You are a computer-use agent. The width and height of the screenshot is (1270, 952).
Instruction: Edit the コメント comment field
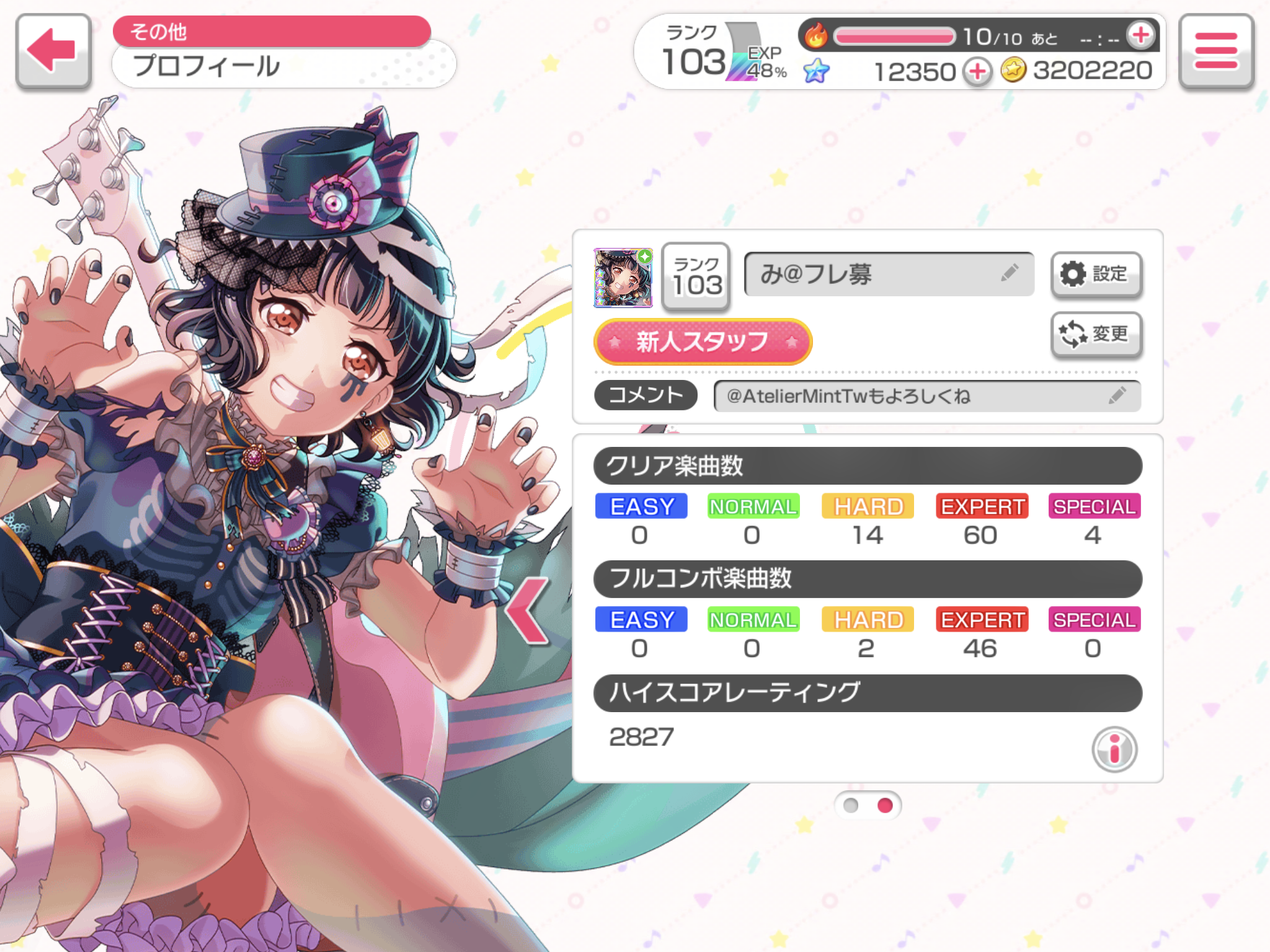point(926,396)
